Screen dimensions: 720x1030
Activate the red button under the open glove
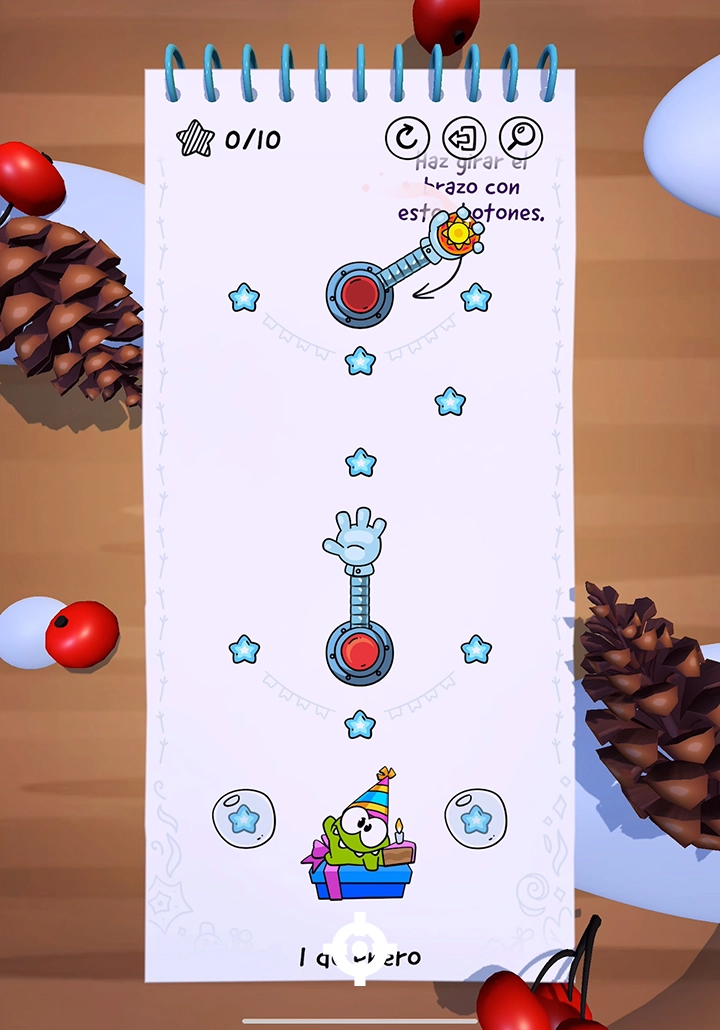tap(359, 653)
